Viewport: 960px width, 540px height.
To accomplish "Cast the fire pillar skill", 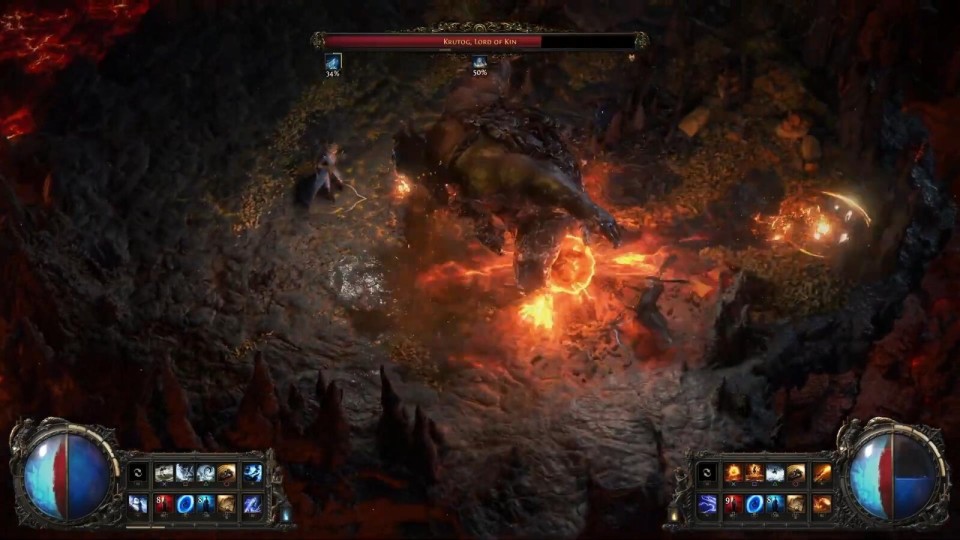I will 756,473.
